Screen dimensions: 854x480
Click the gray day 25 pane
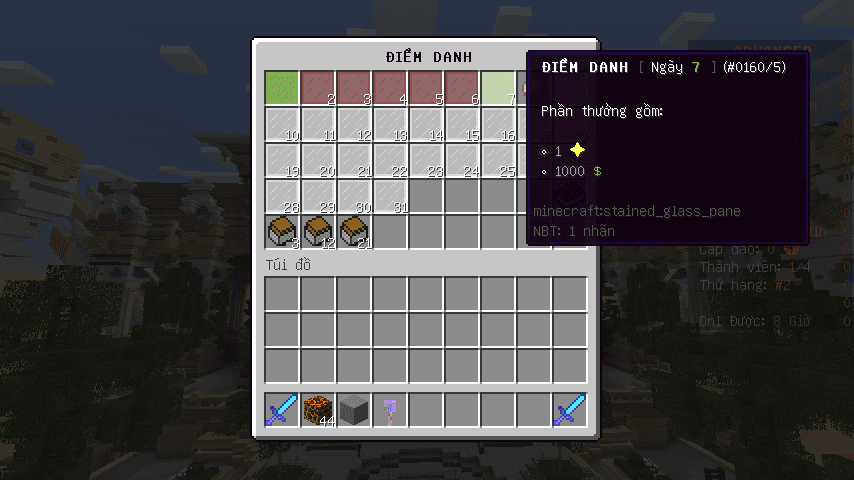(498, 160)
